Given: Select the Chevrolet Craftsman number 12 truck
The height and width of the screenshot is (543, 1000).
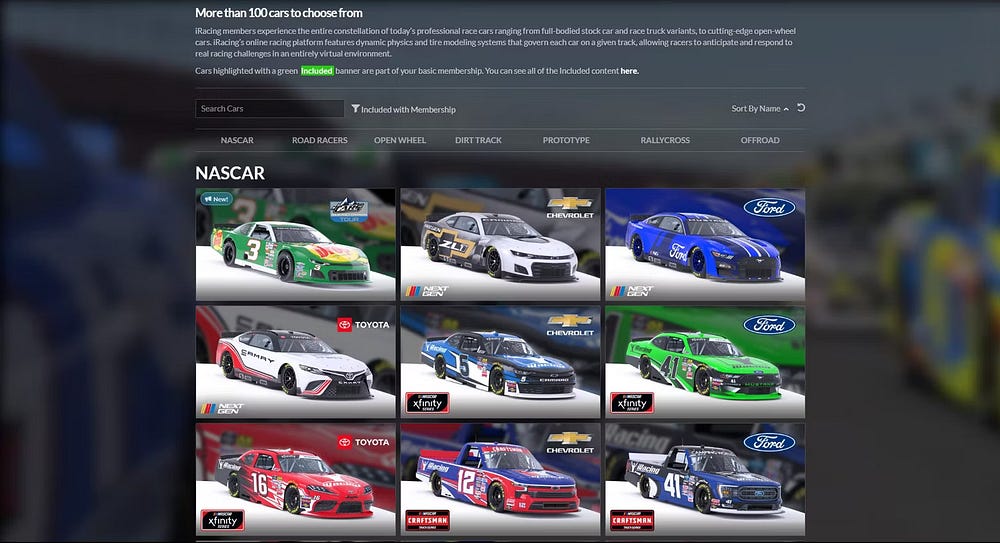Looking at the screenshot, I should tap(500, 479).
